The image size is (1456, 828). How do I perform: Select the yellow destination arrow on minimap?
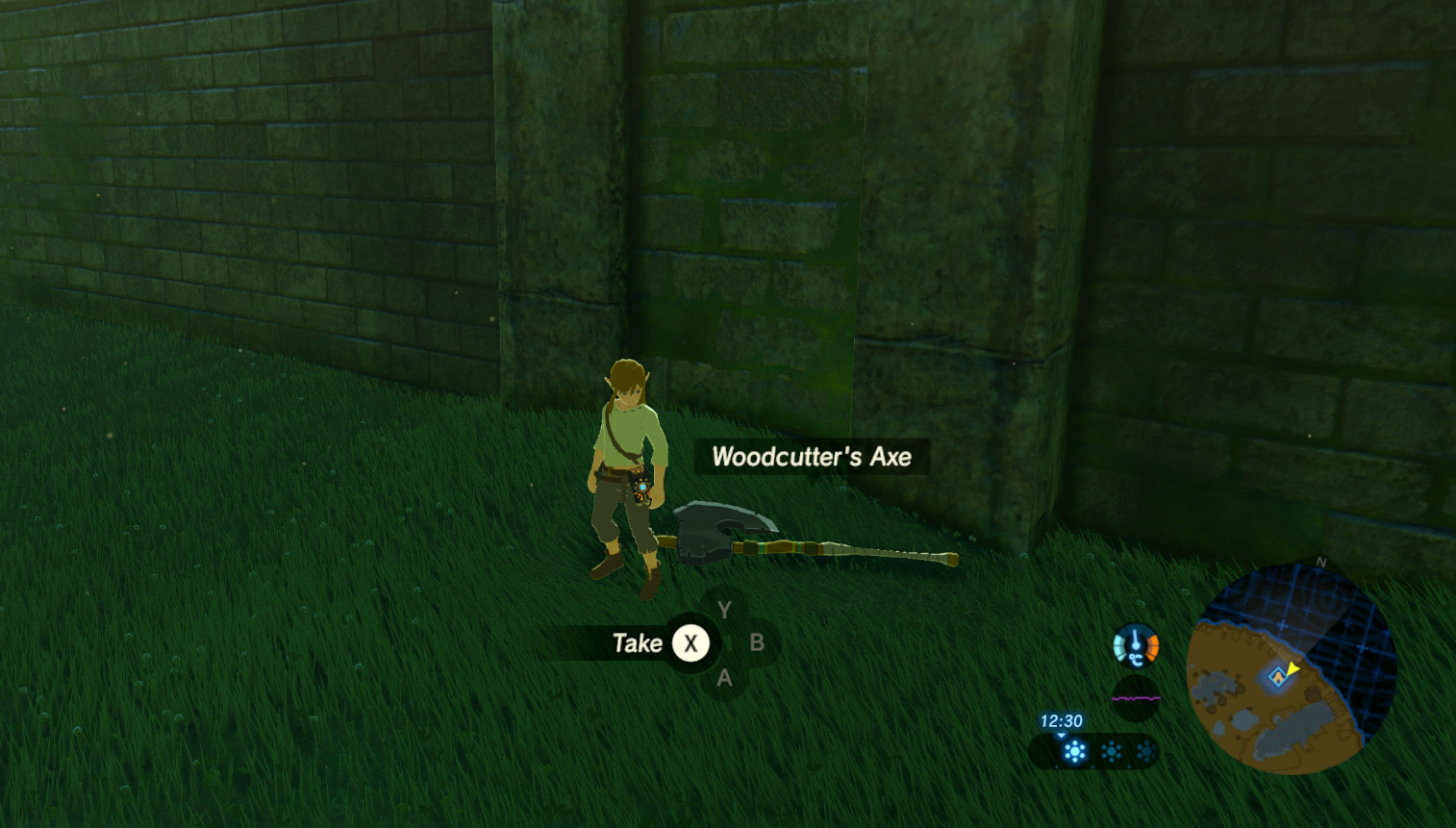(1293, 667)
